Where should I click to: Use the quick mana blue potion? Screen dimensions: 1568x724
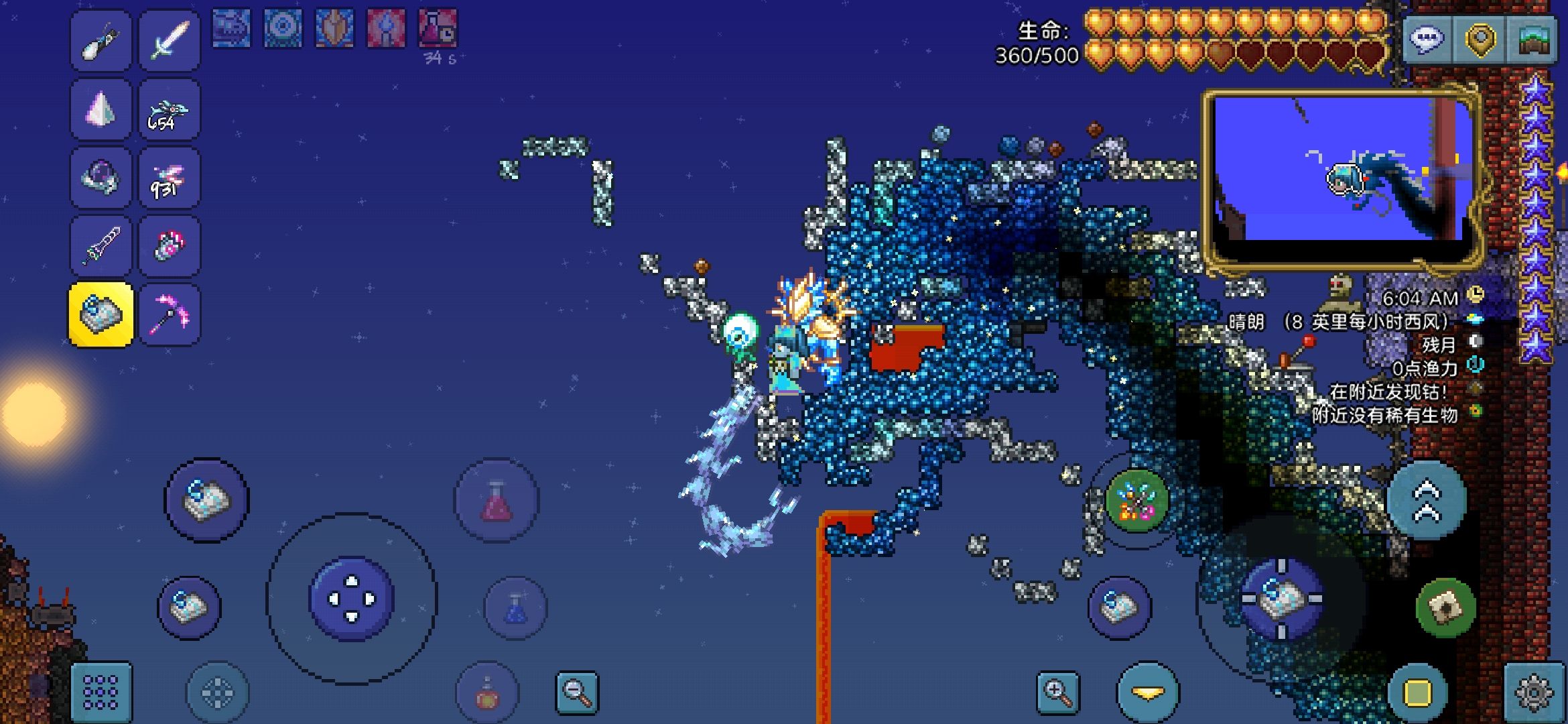click(515, 608)
